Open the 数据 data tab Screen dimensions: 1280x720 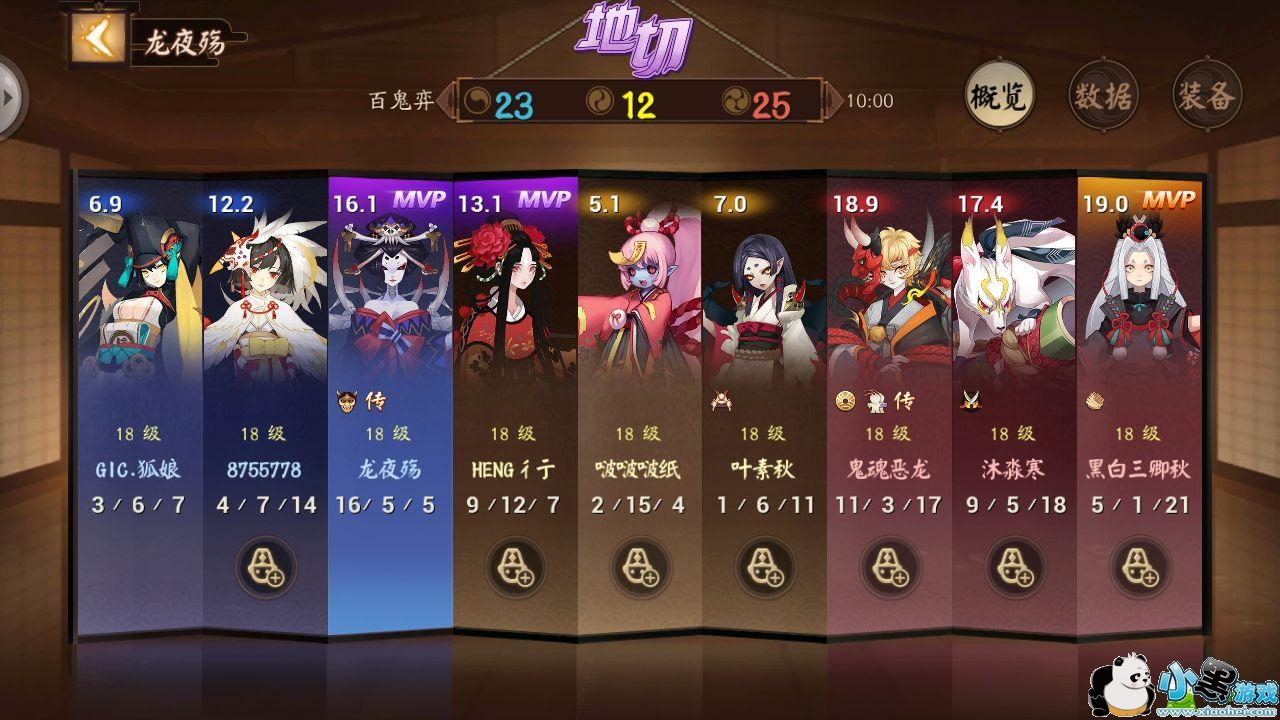click(1103, 96)
